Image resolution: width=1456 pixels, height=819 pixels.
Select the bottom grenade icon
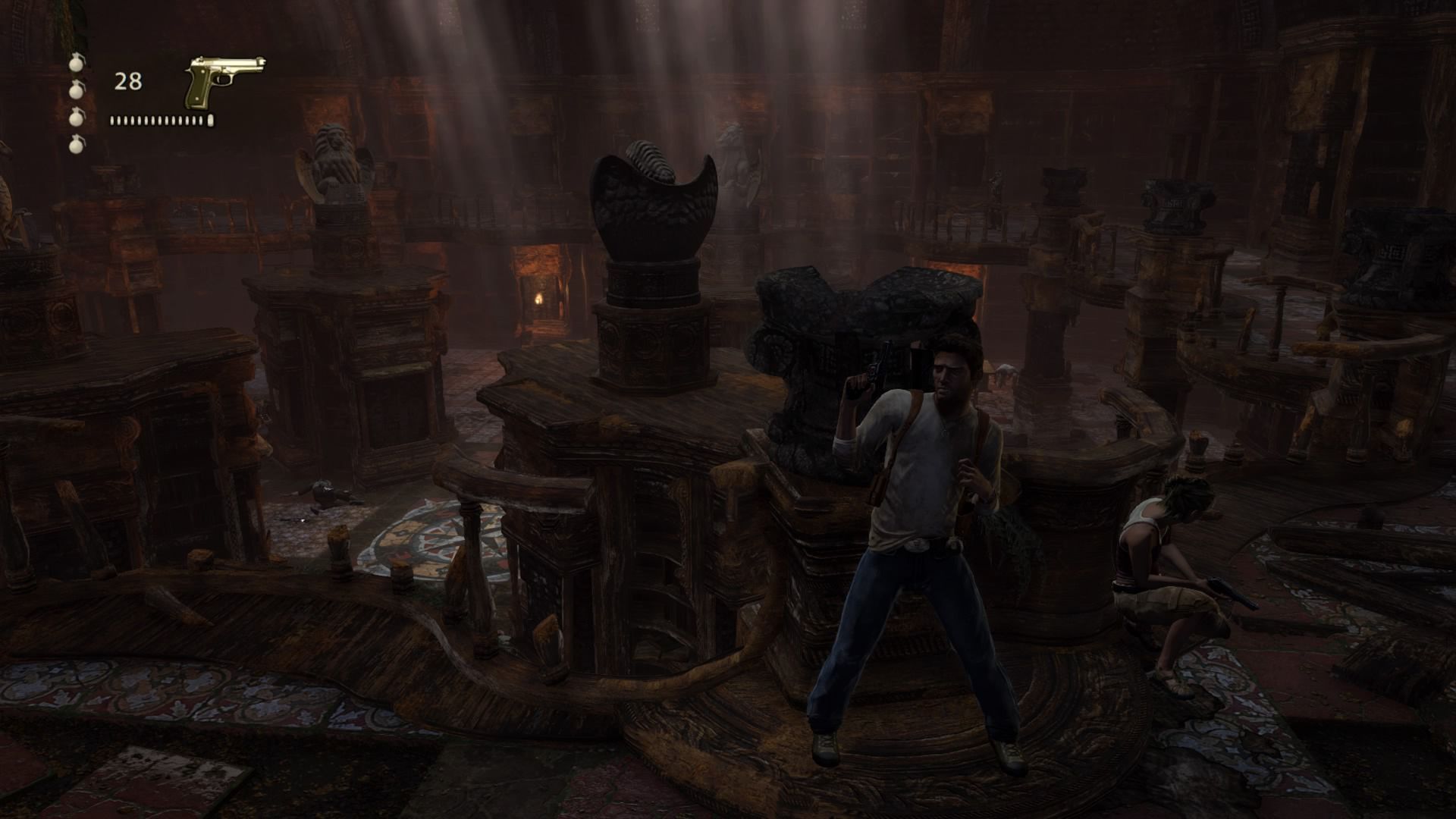[x=76, y=146]
